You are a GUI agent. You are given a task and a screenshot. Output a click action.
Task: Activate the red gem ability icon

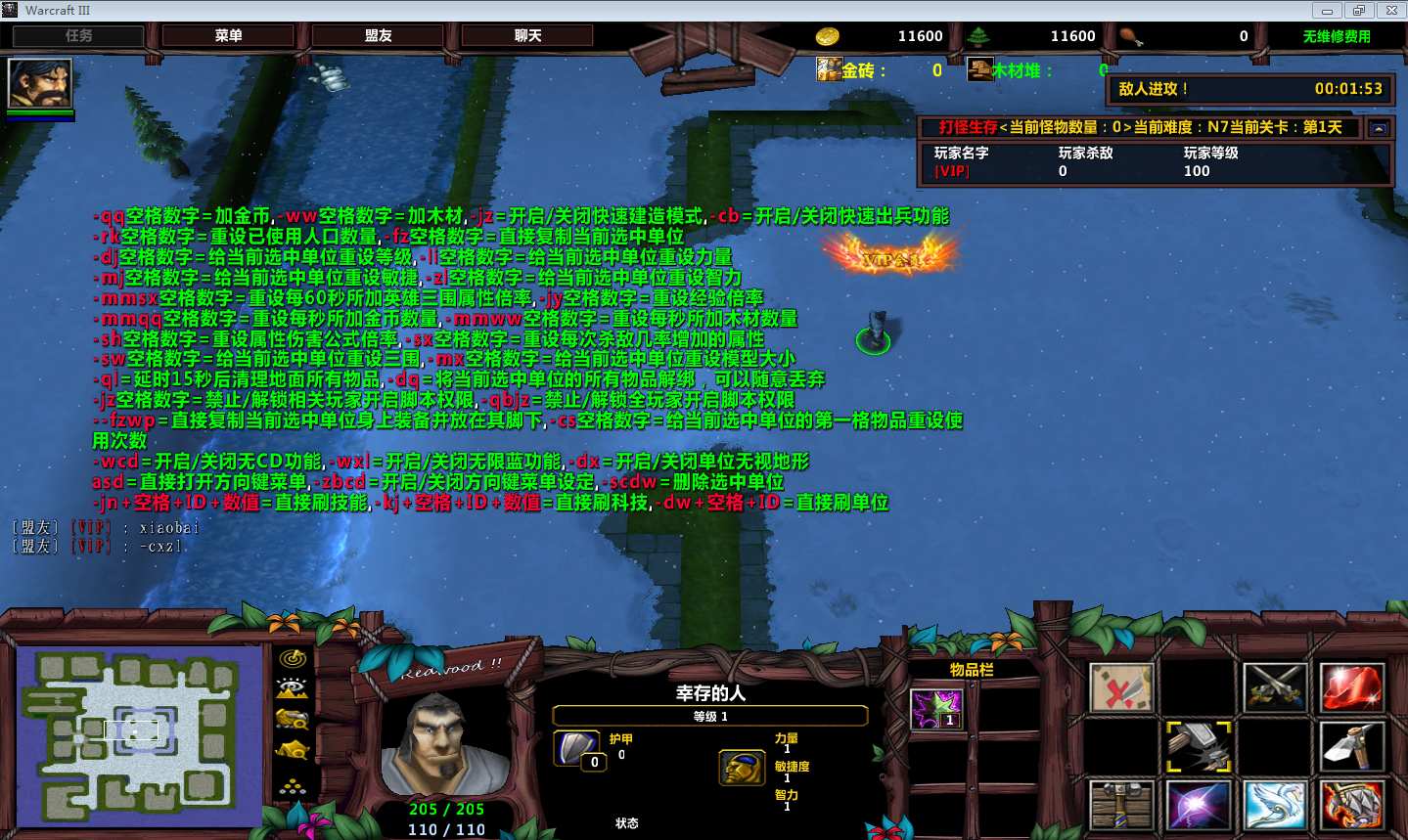(x=1351, y=686)
